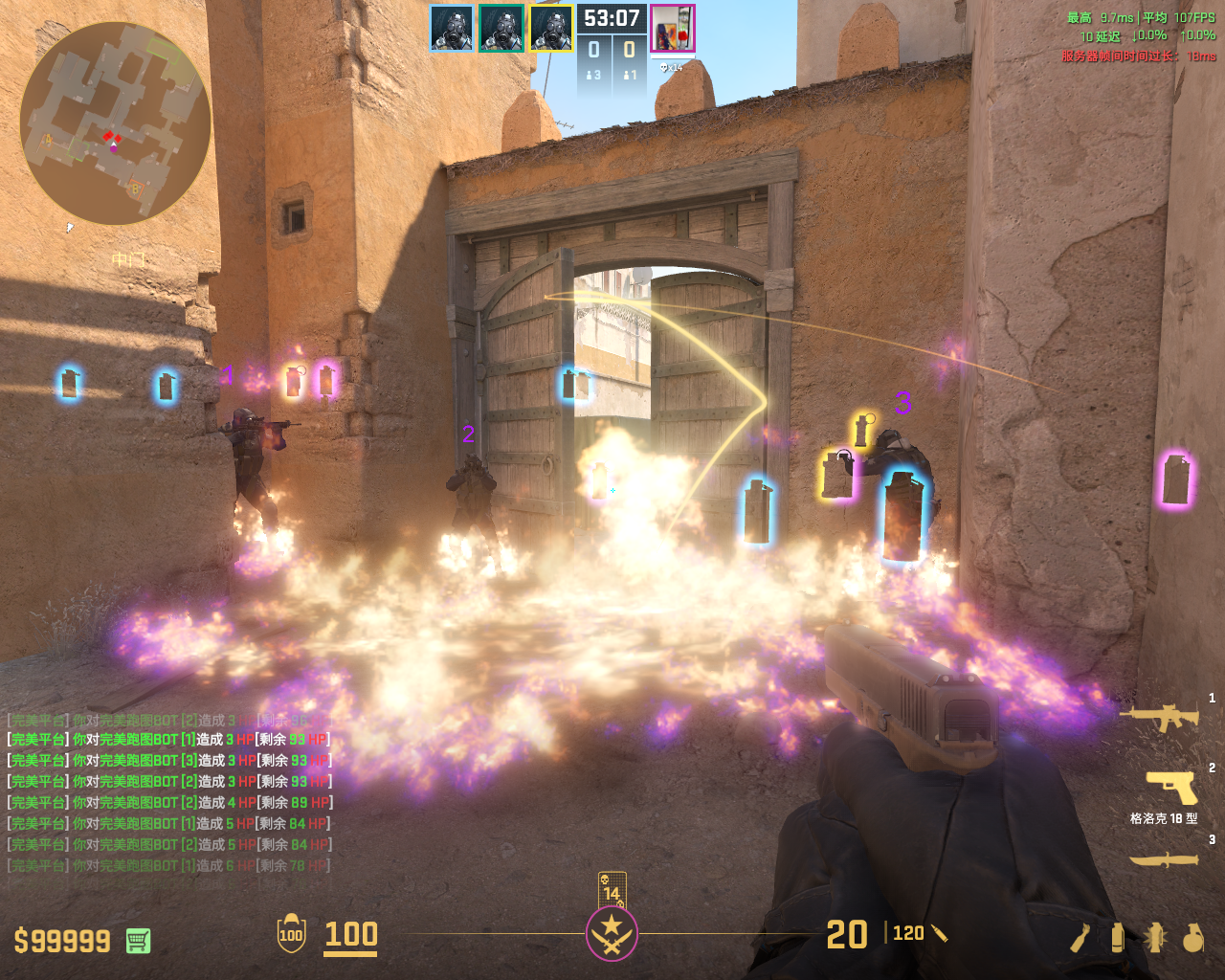
Task: Open the buy menu shopping cart
Action: 138,941
